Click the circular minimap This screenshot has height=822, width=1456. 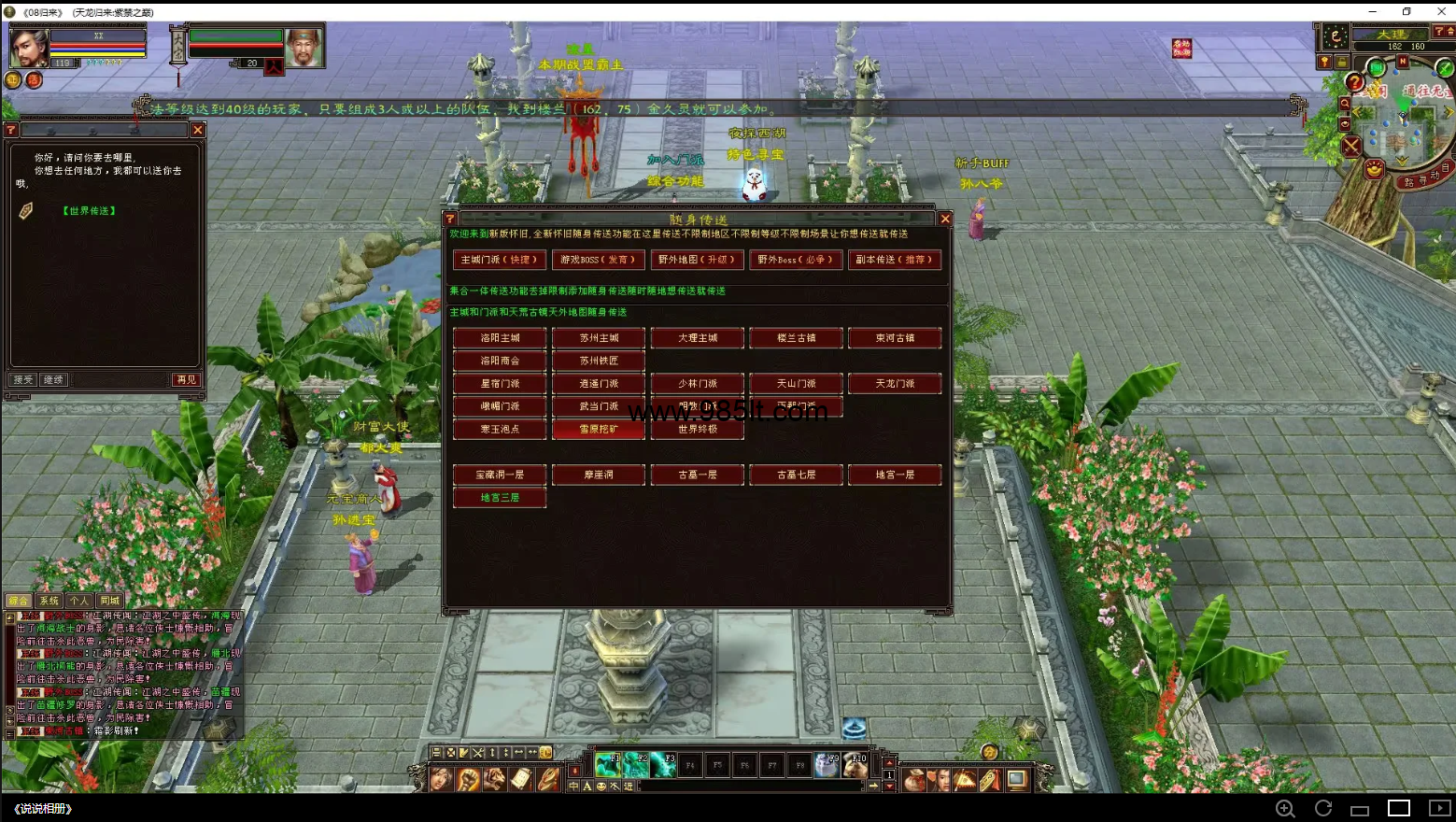[1403, 121]
